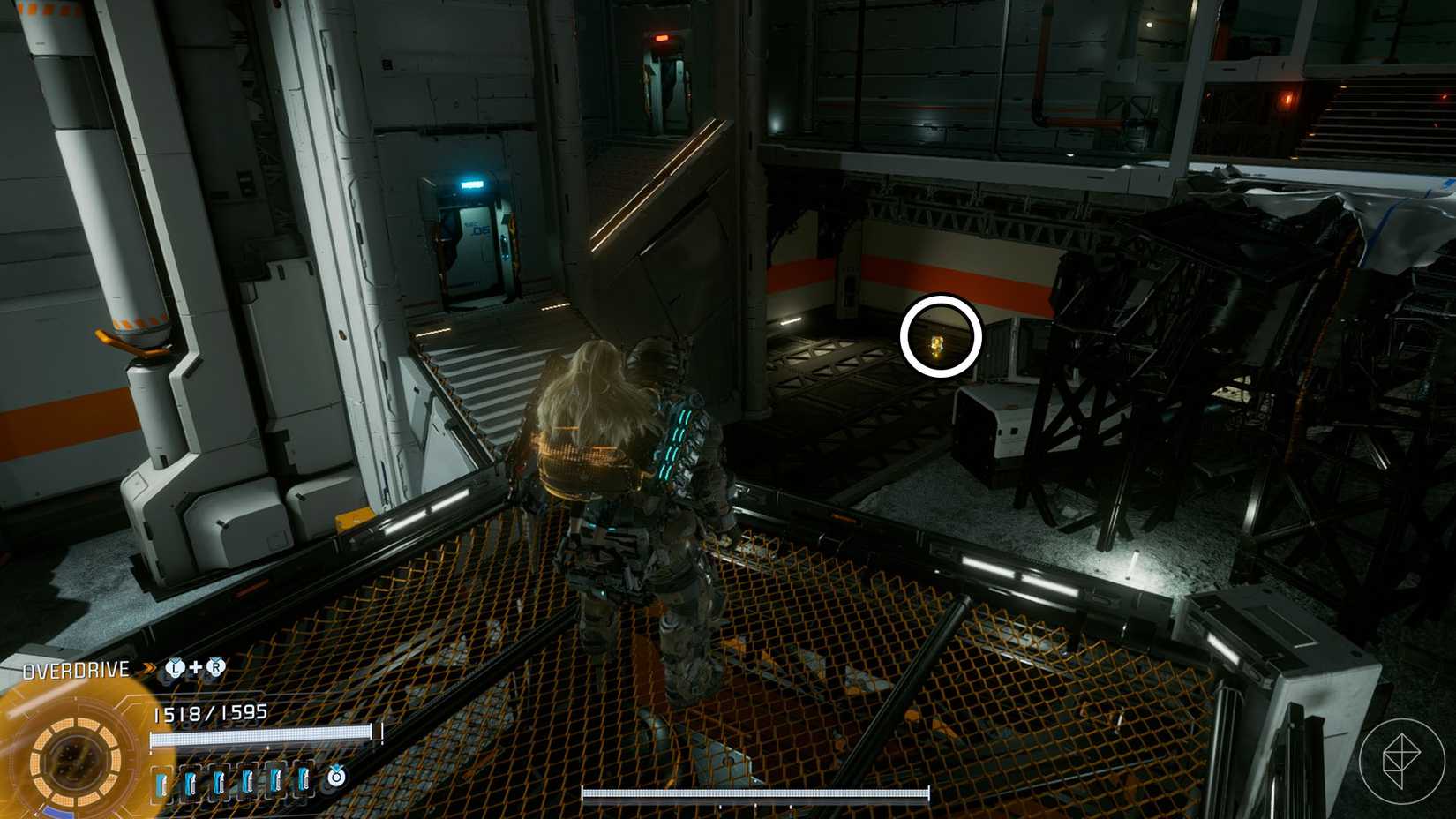
Task: Toggle the third energy cell slot
Action: (221, 782)
